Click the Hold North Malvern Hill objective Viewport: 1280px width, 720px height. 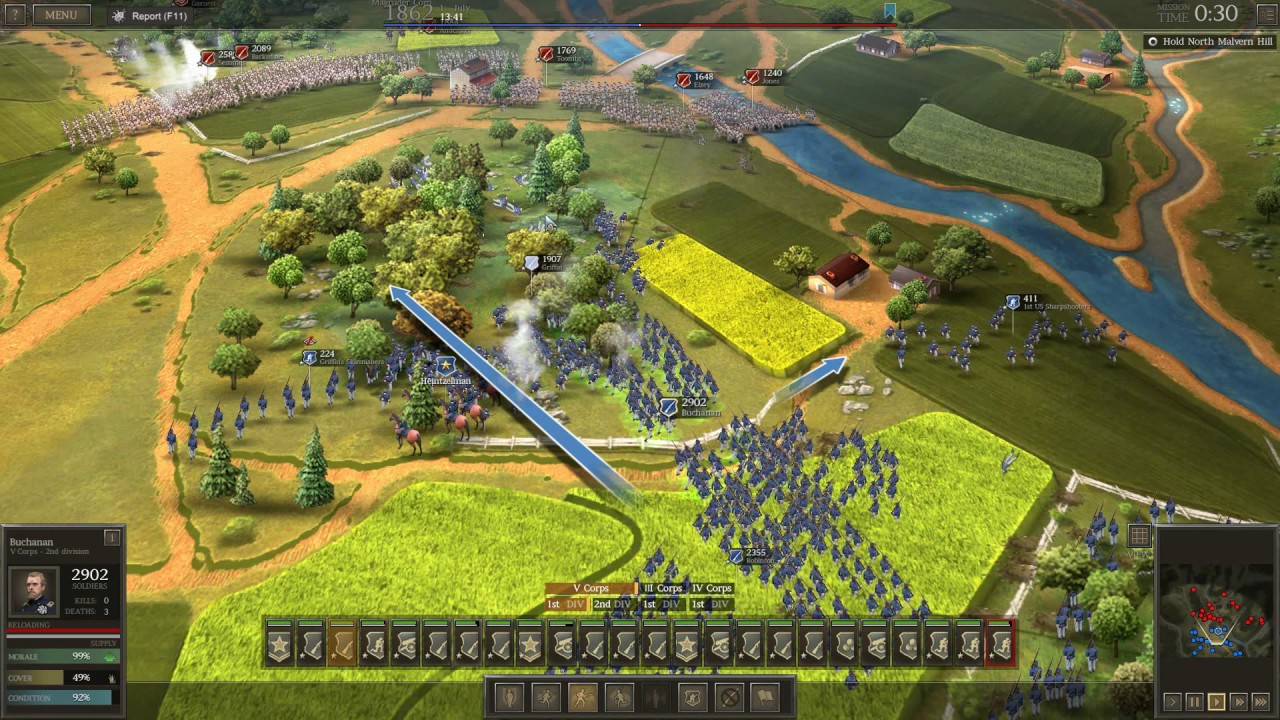coord(1206,41)
